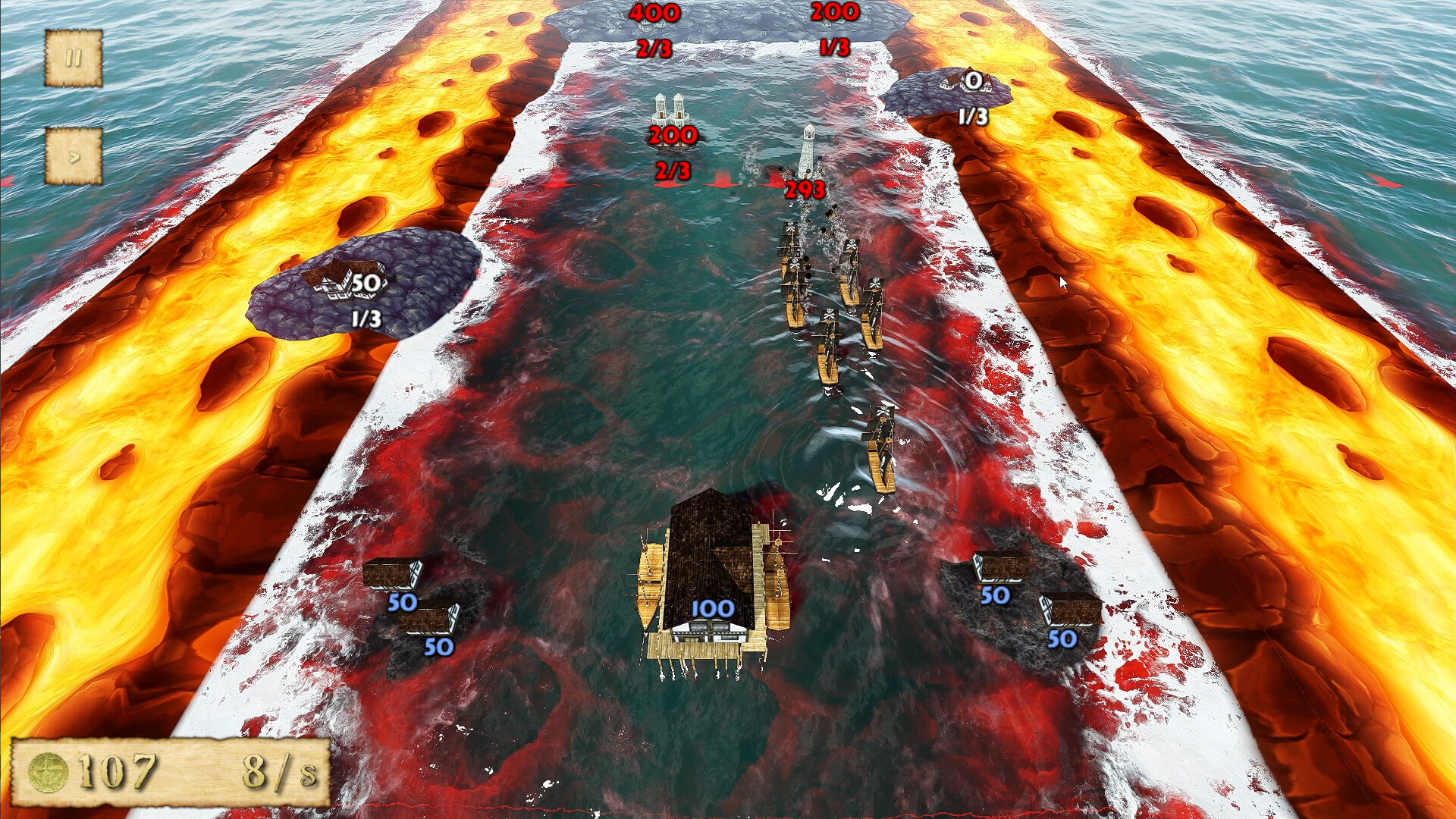
Task: Enable fast-forward using the '>' parchment button
Action: click(x=74, y=157)
